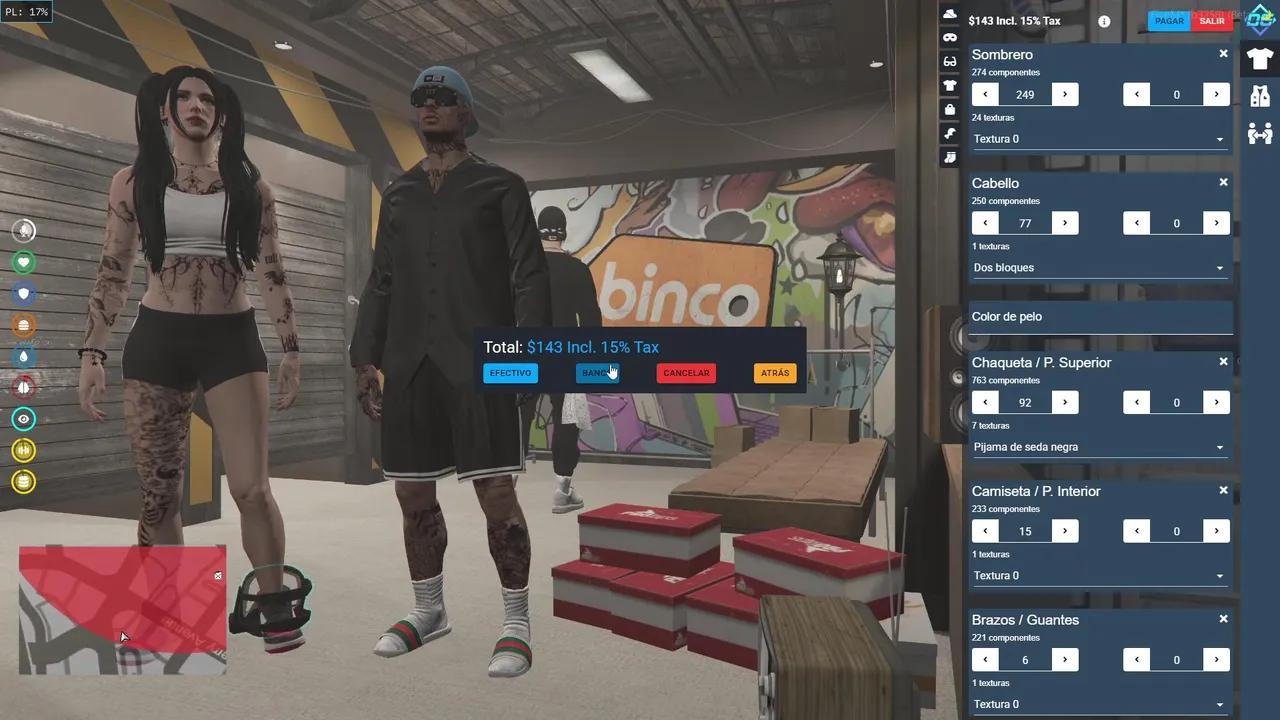Open the bracelet category icon
Viewport: 1280px width, 720px height.
(x=949, y=133)
